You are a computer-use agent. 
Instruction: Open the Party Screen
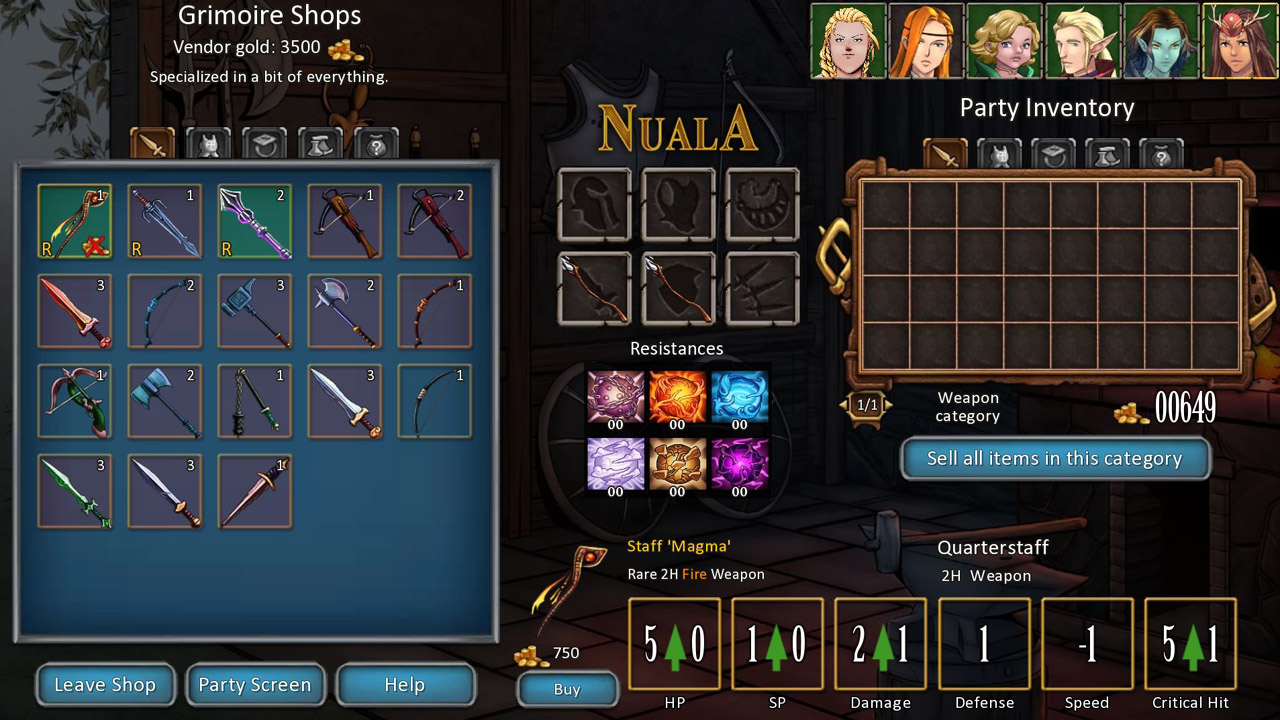(255, 685)
